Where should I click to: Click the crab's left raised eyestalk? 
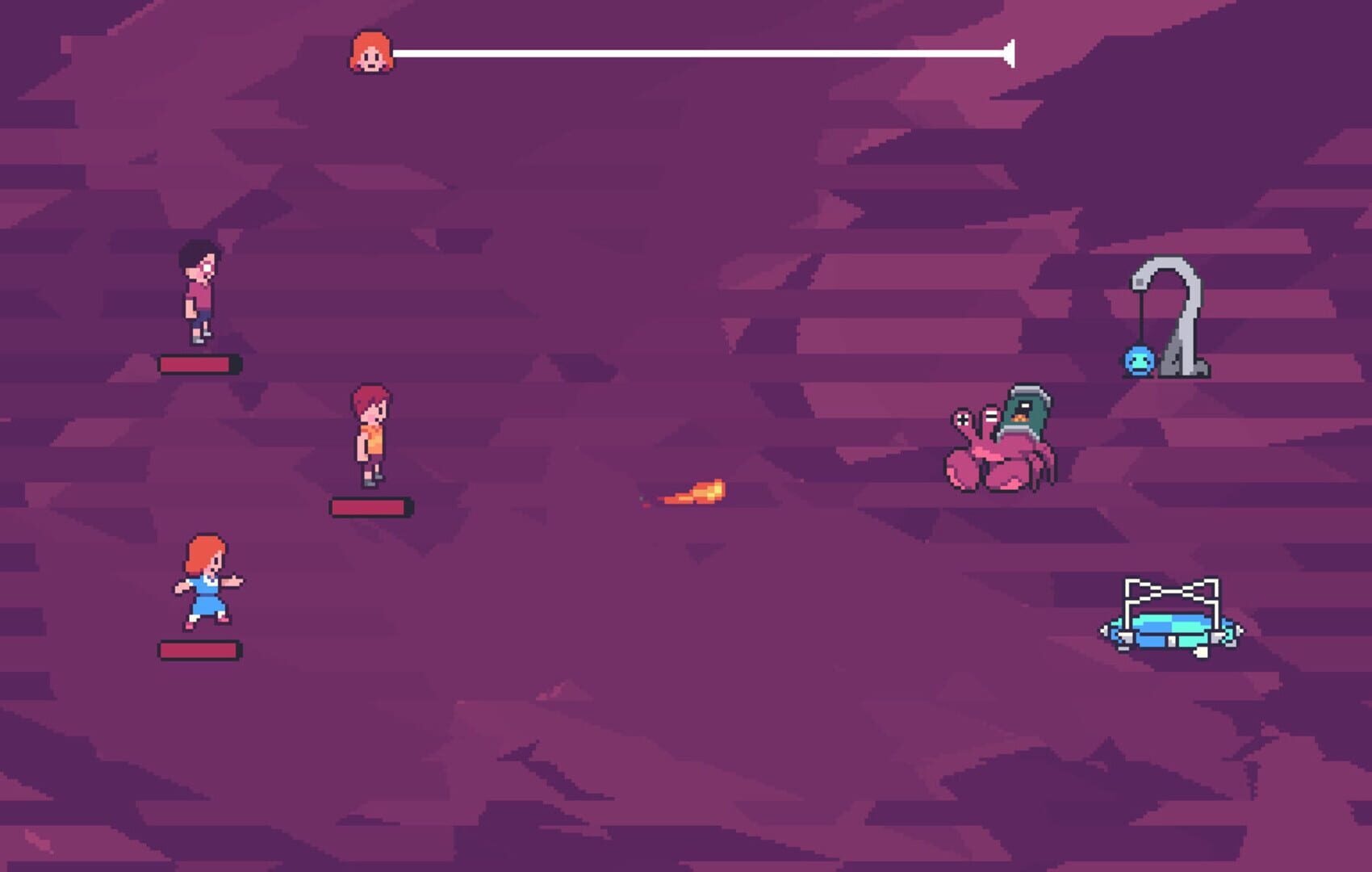click(963, 417)
